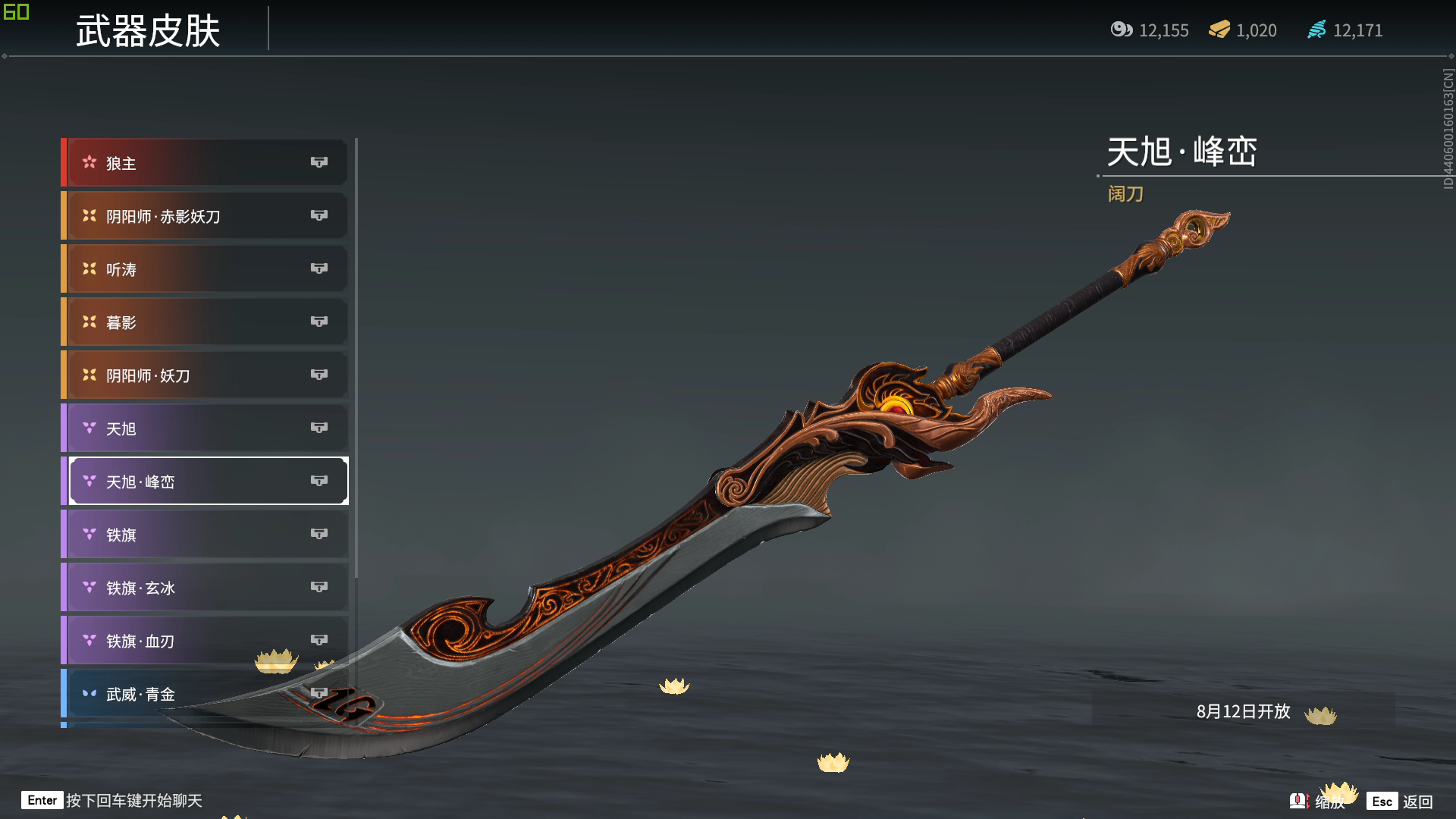Pick the 铁旗·血刃 skin row

click(205, 641)
